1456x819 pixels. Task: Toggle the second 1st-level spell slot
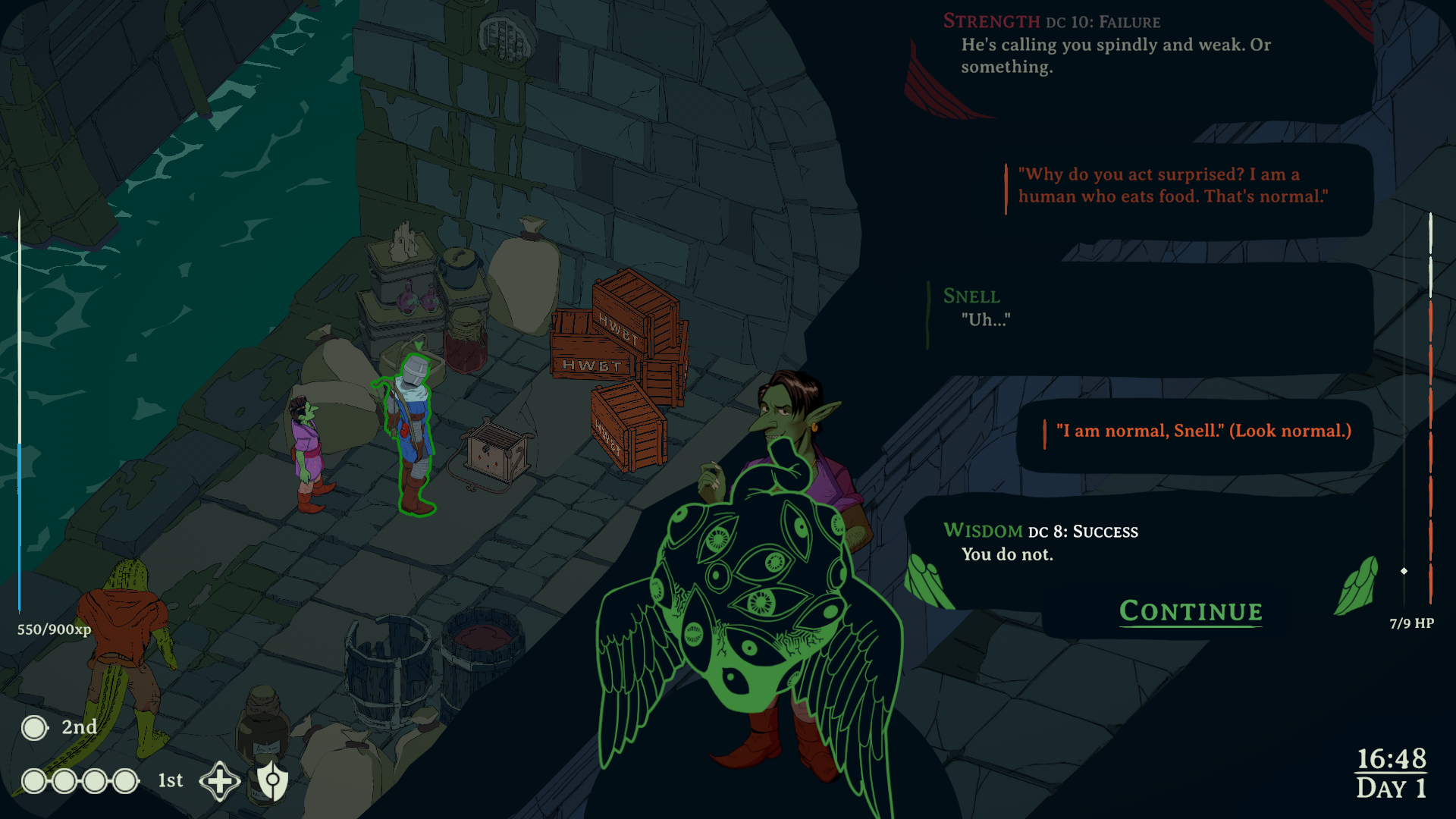point(64,780)
